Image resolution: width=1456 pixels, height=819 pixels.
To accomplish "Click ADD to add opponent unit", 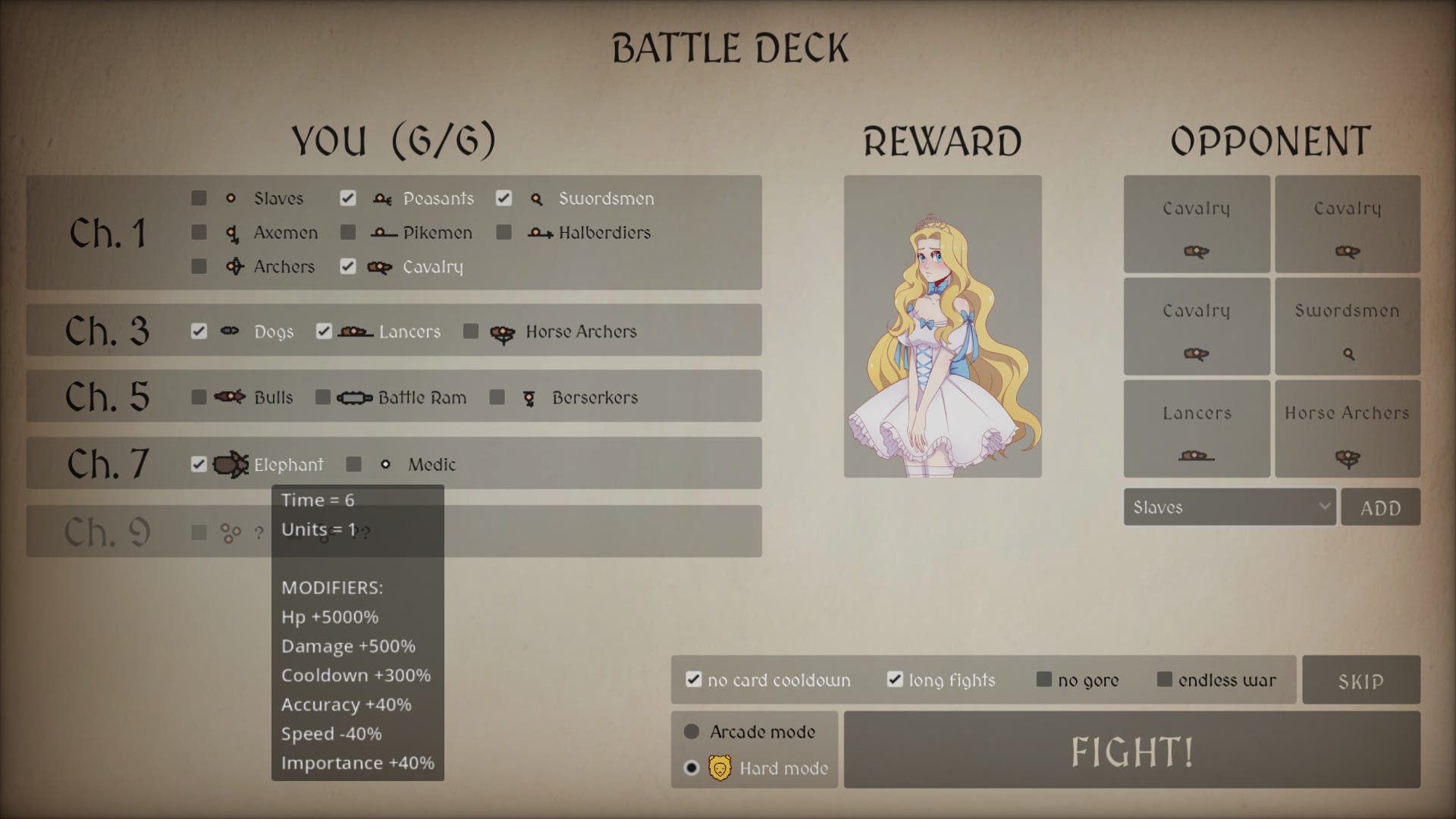I will pyautogui.click(x=1380, y=507).
